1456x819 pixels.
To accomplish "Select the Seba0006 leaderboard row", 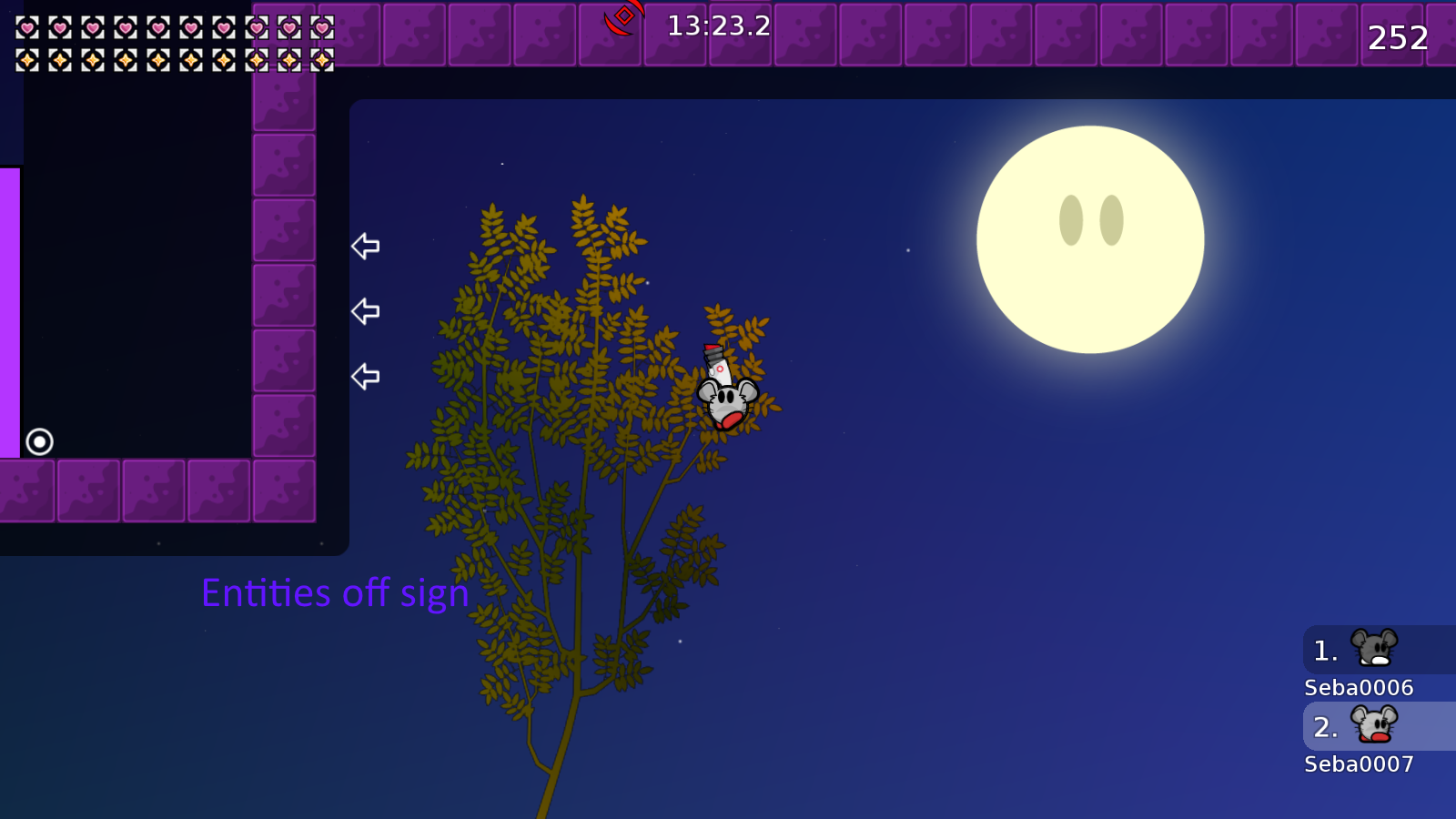I will click(x=1358, y=689).
